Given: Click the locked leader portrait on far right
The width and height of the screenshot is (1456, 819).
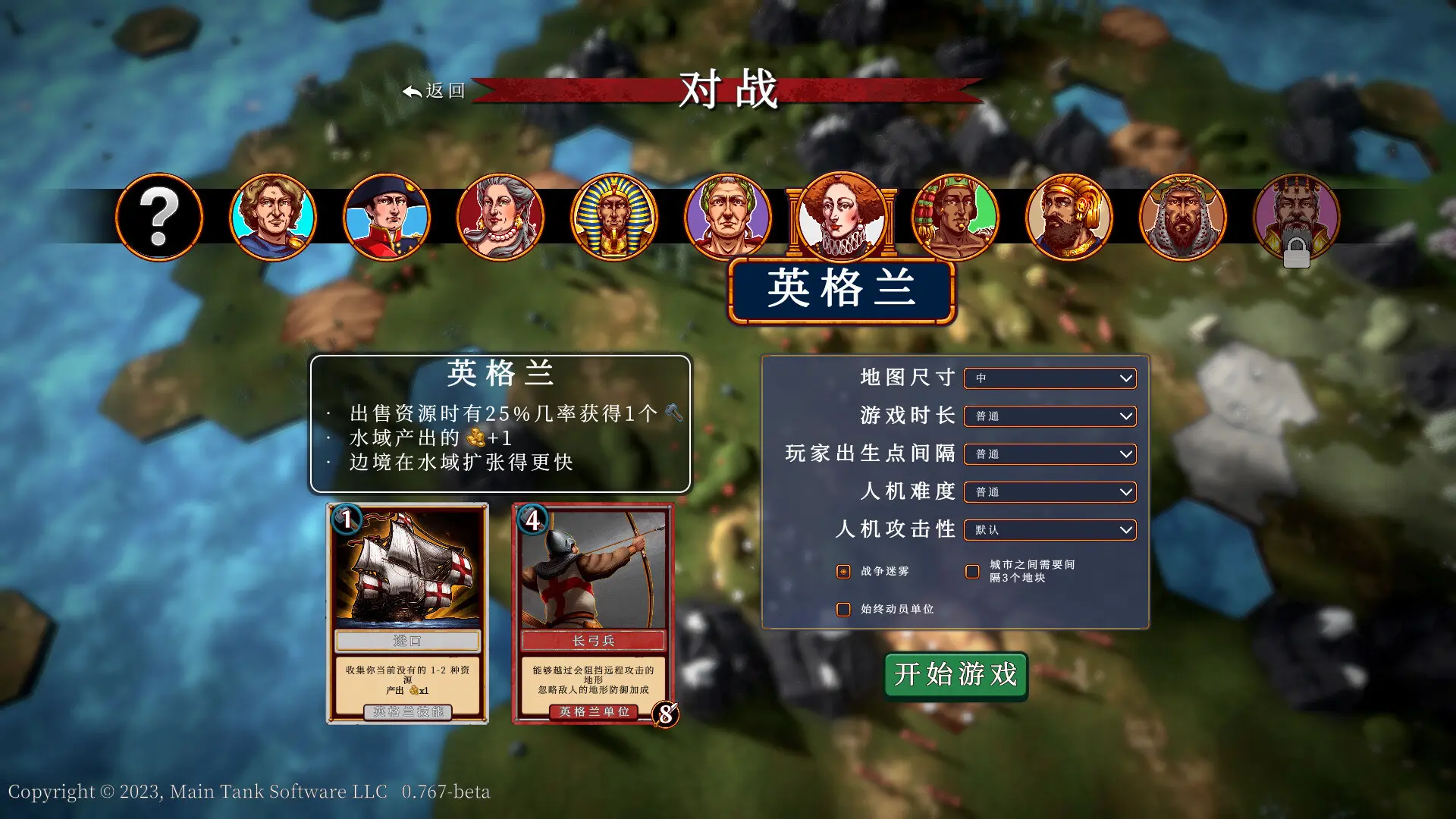Looking at the screenshot, I should click(1298, 217).
